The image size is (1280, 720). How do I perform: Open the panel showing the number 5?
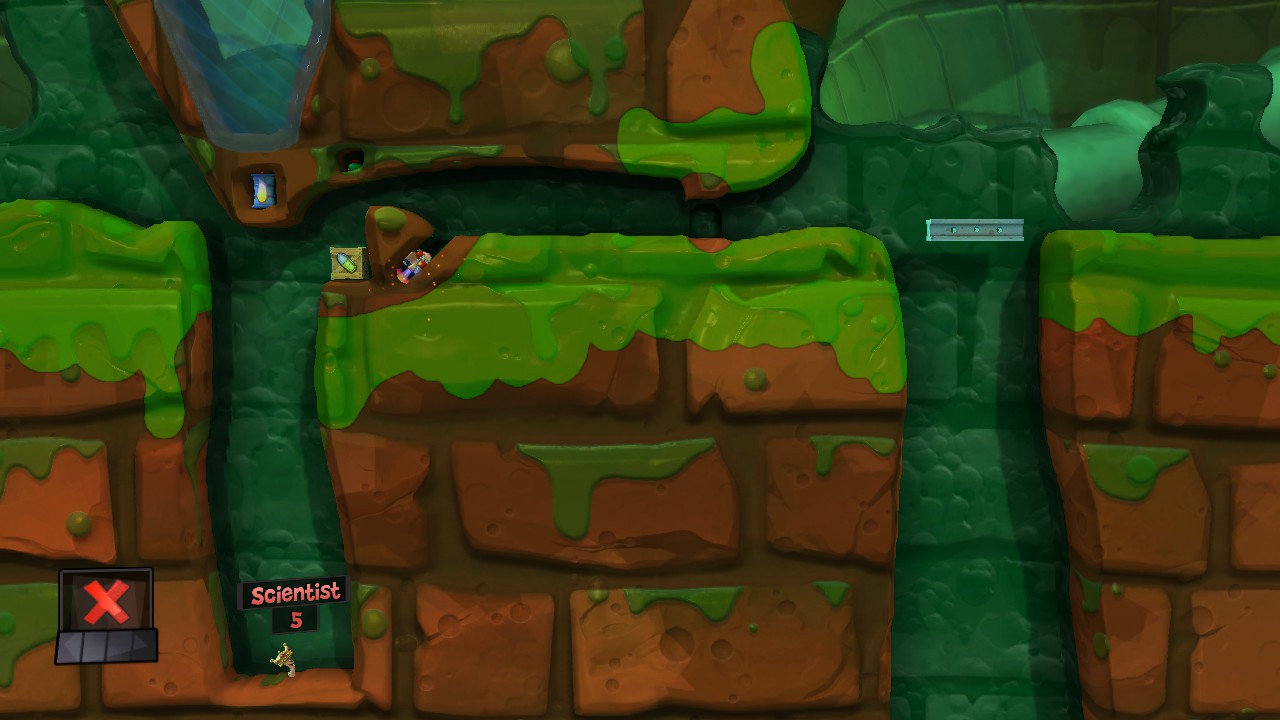coord(298,618)
